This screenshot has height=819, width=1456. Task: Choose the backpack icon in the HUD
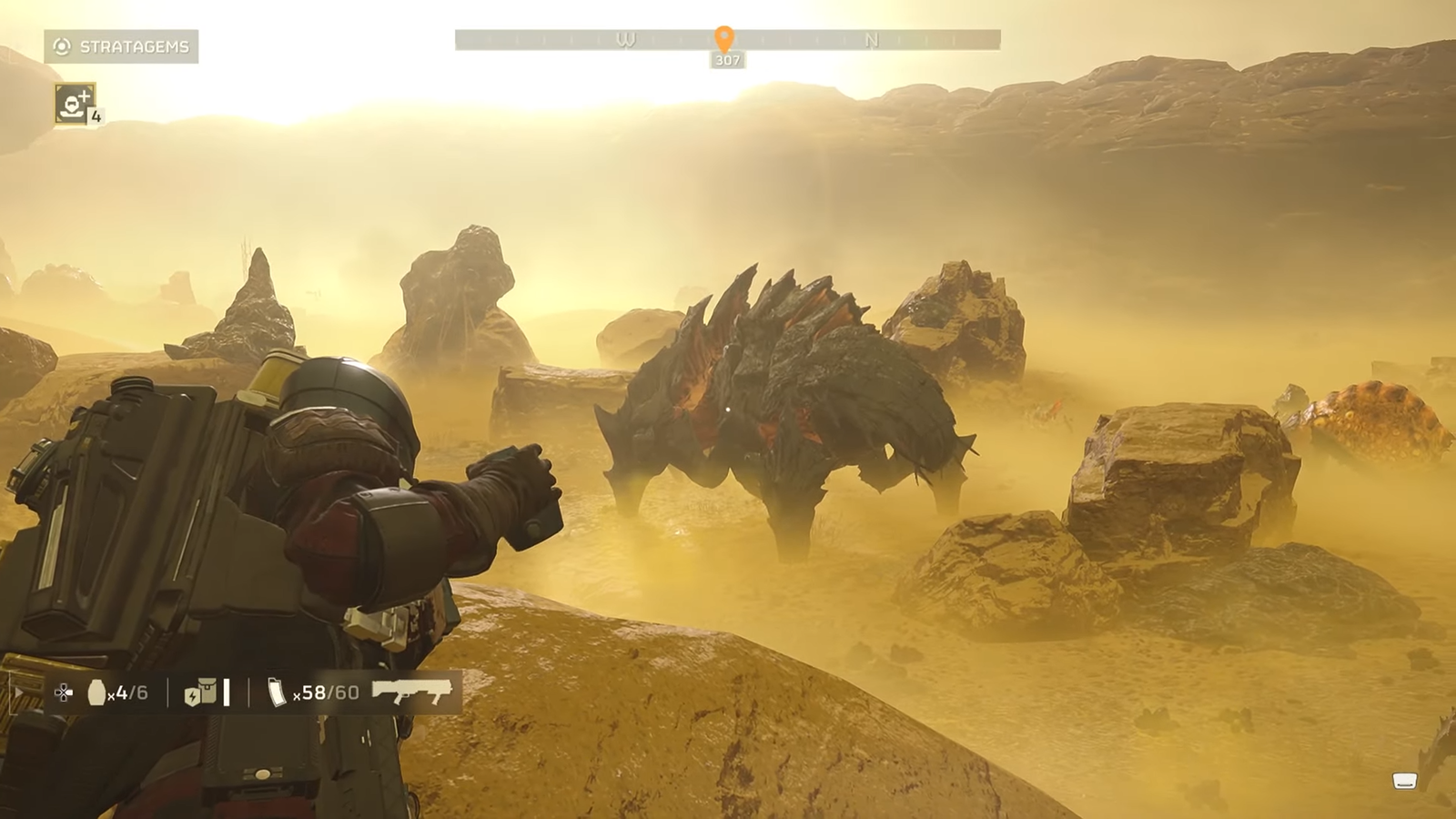click(x=199, y=693)
